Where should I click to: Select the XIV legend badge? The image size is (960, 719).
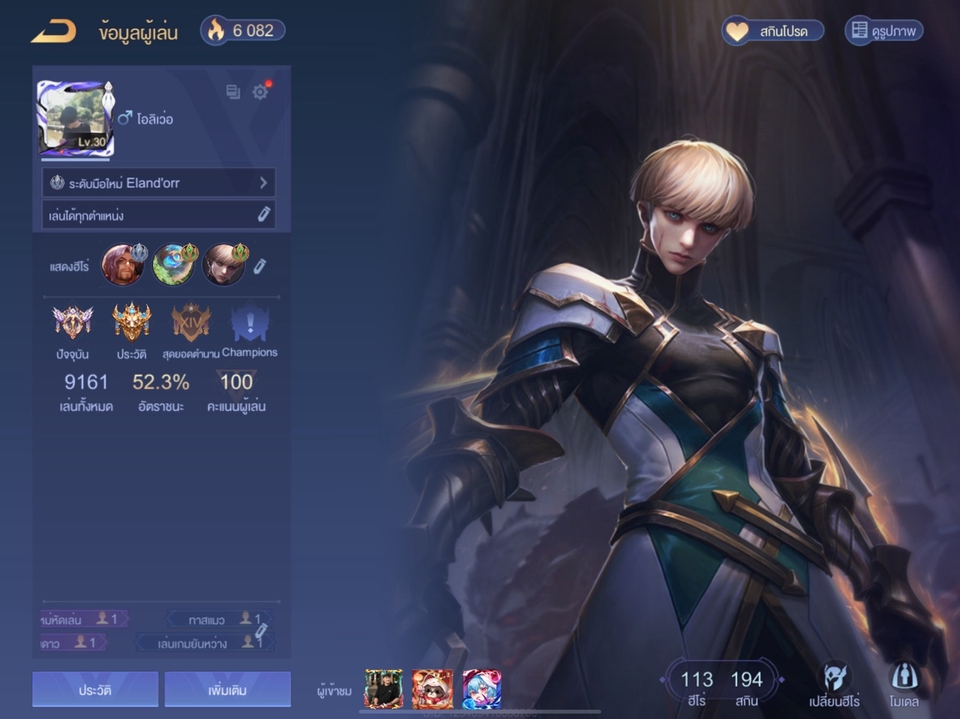click(190, 322)
